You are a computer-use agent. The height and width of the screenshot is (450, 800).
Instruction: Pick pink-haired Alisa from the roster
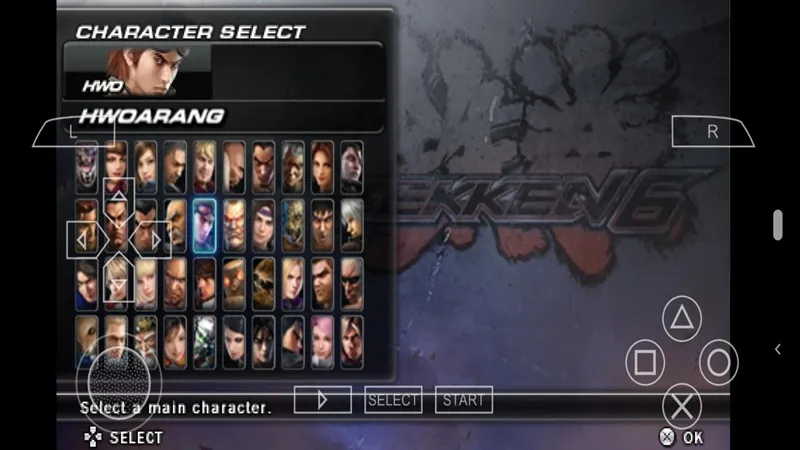(322, 341)
